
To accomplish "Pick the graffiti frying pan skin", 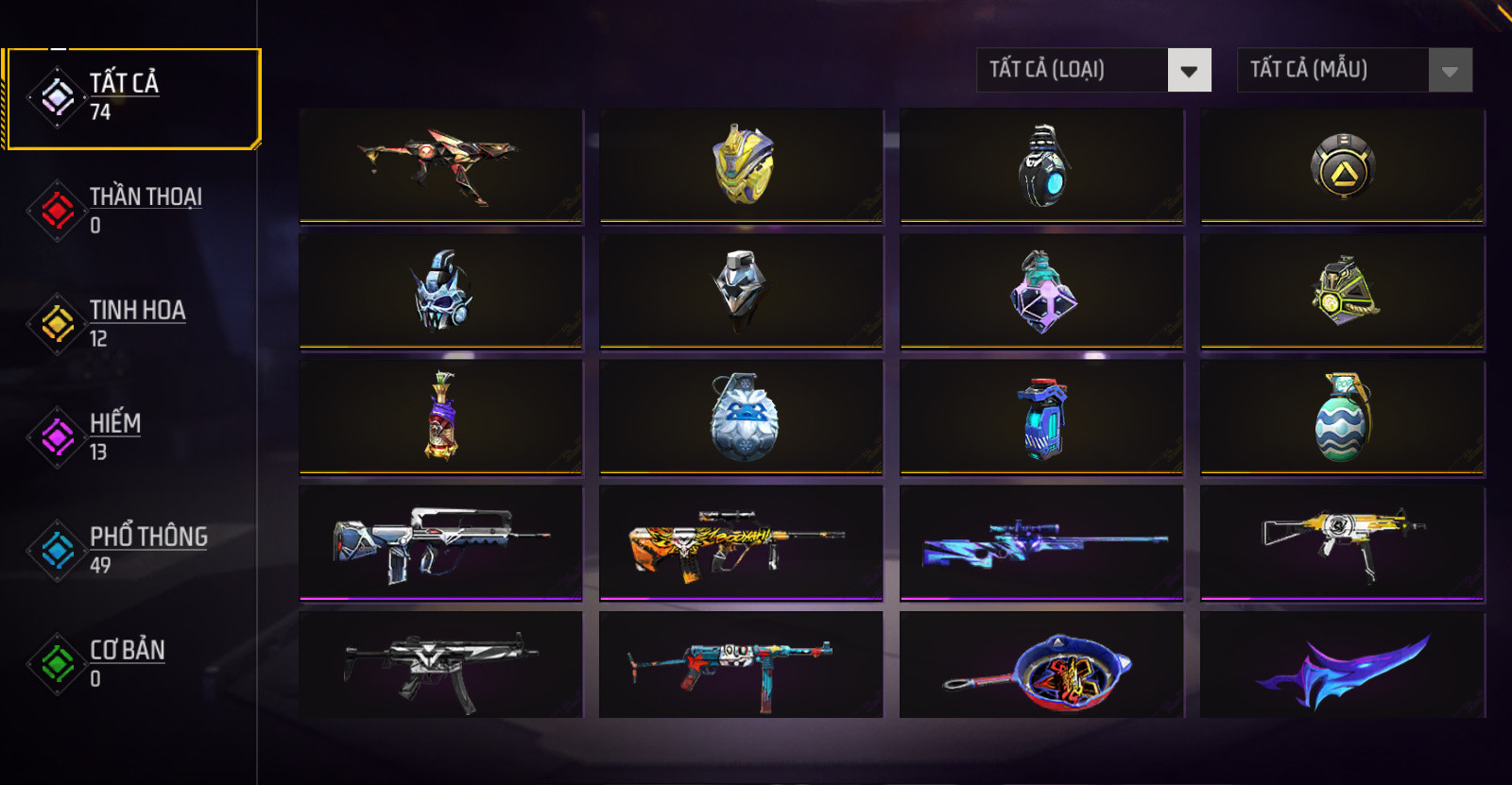I will click(1041, 668).
